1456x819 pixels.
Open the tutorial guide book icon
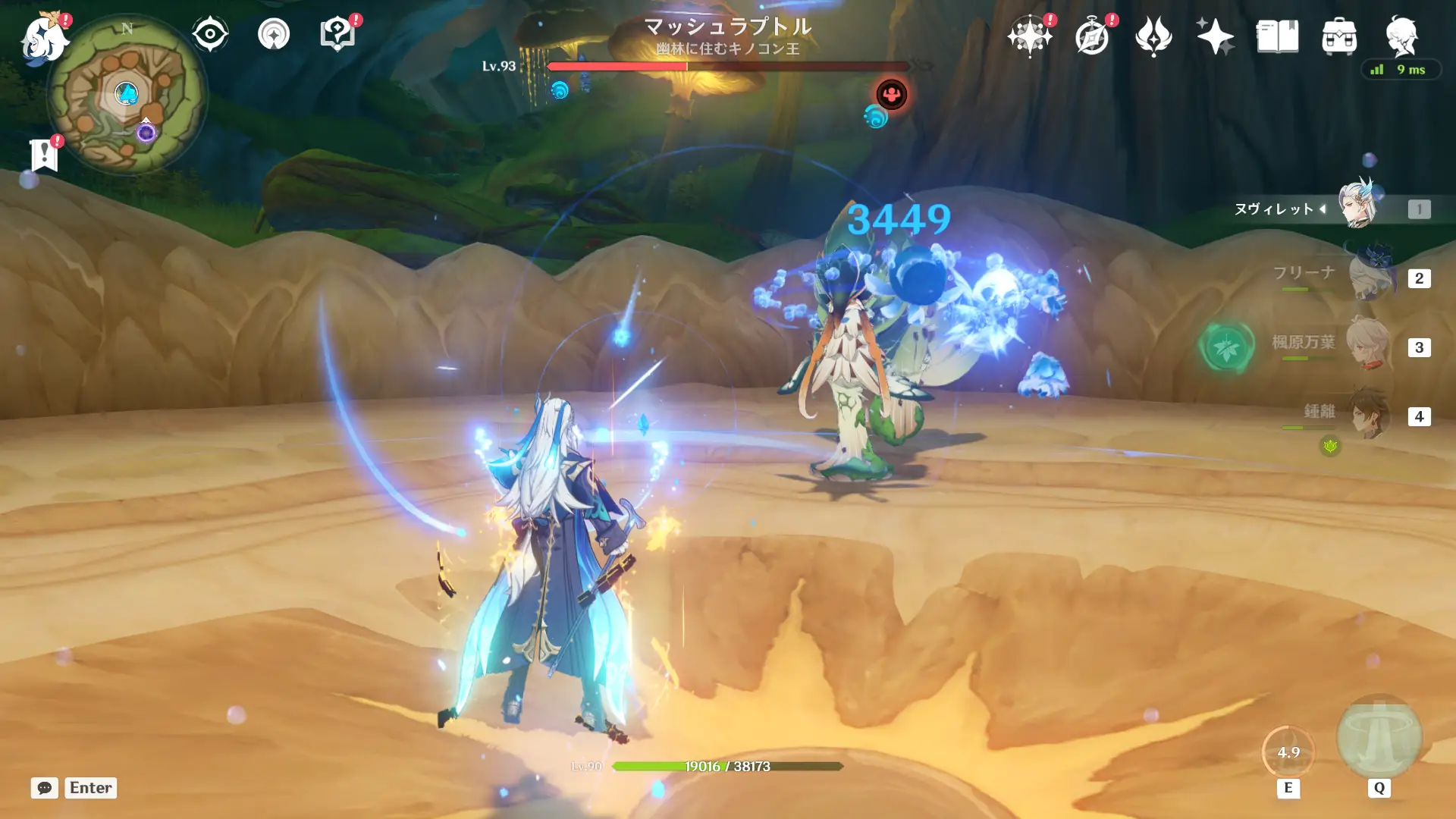338,33
